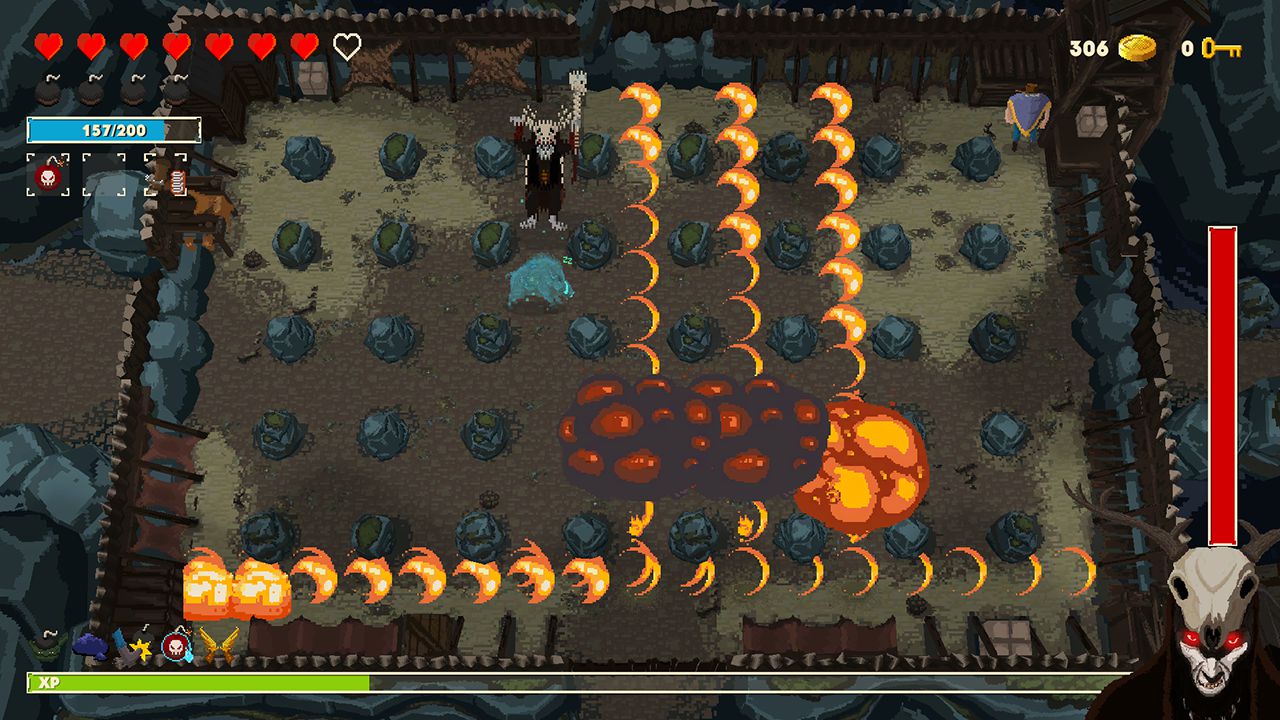Select the skull bomb in the first item slot
This screenshot has width=1280, height=720.
click(48, 176)
